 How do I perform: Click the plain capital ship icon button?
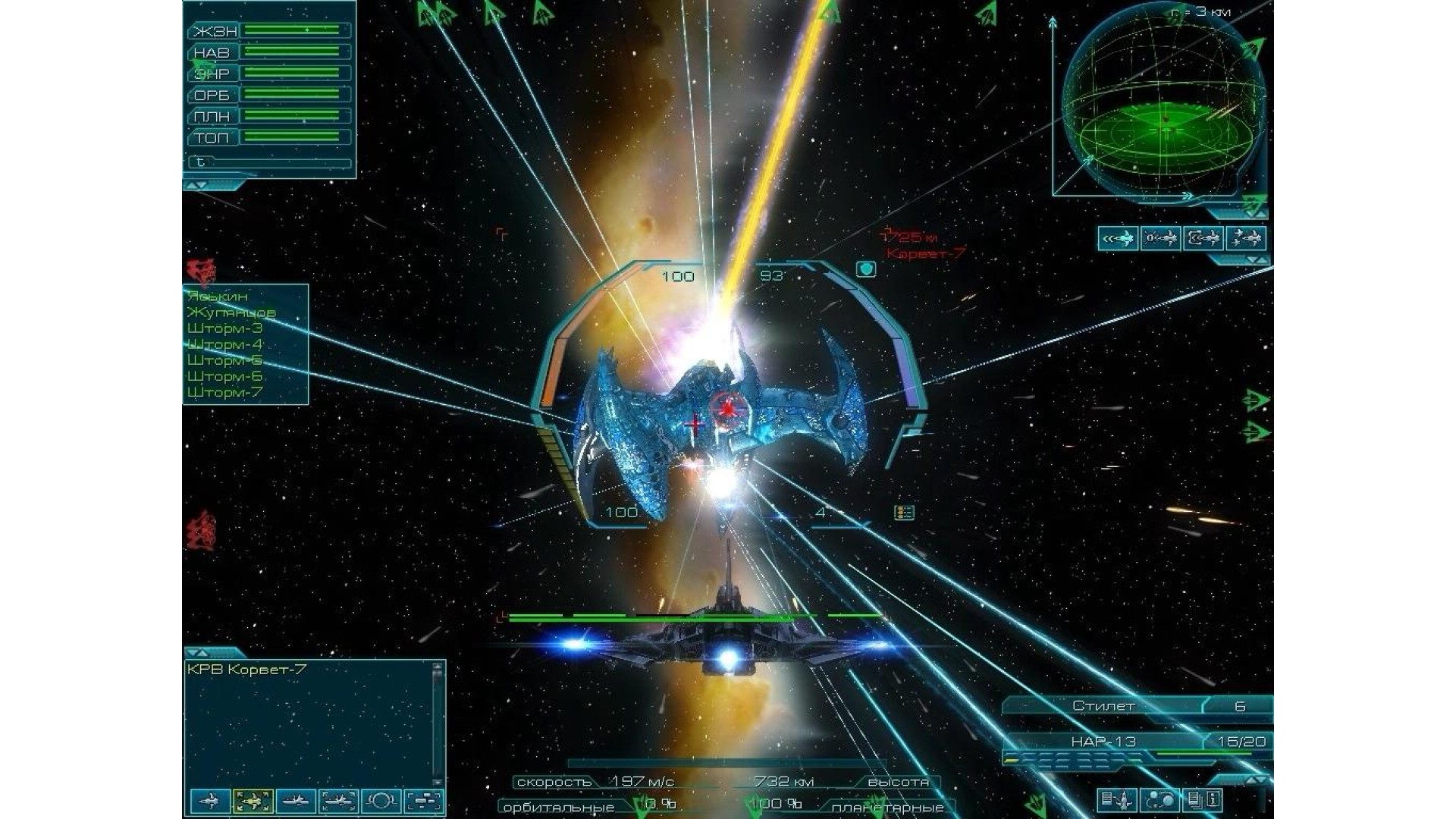point(296,801)
